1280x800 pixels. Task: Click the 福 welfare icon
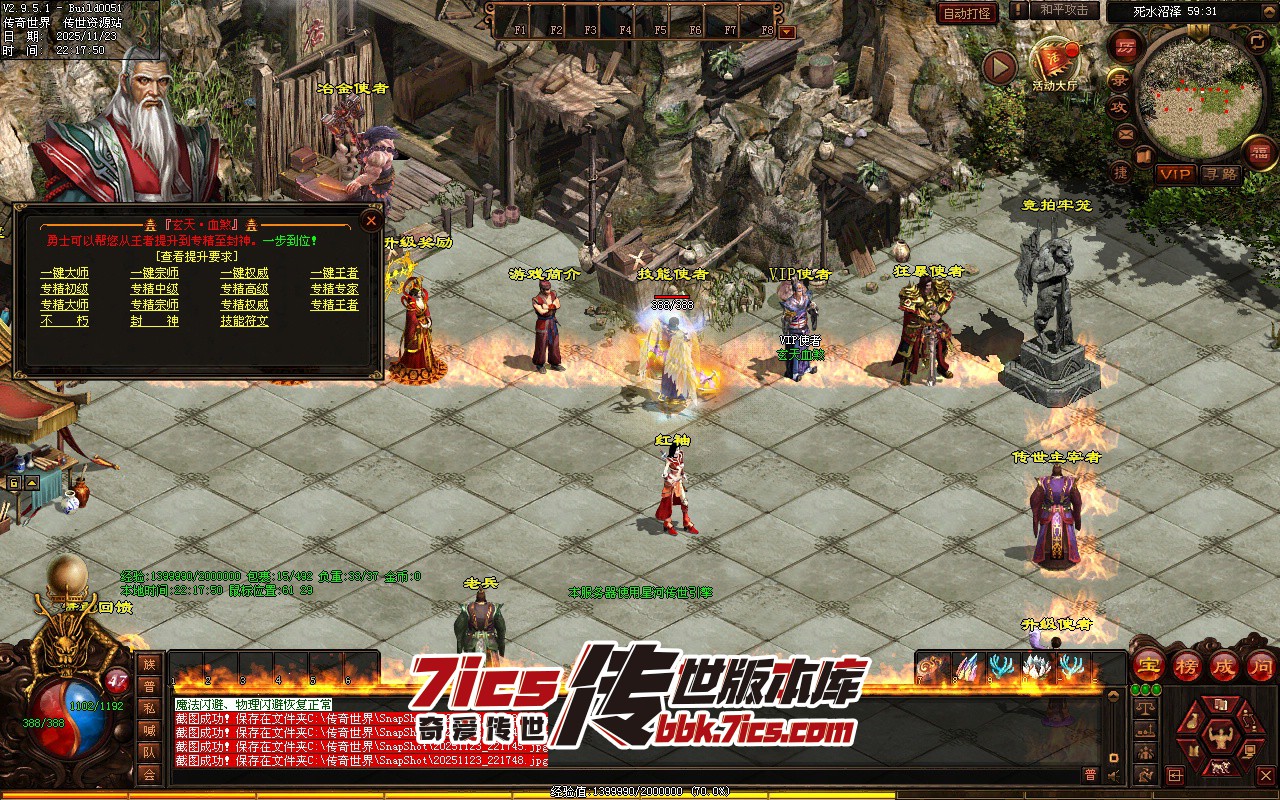(x=1257, y=152)
